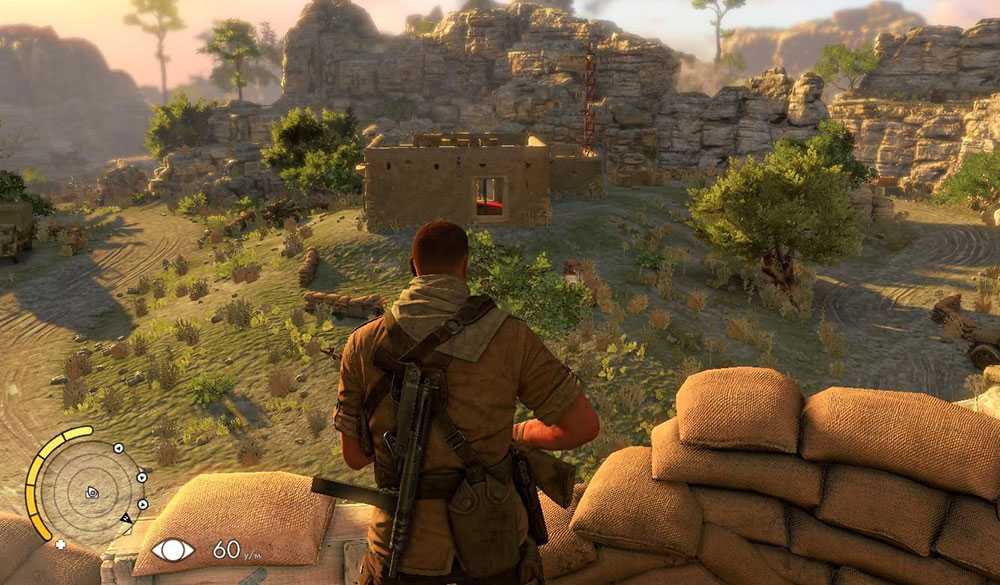Click the black north marker on radar
The width and height of the screenshot is (1000, 585).
click(x=126, y=518)
